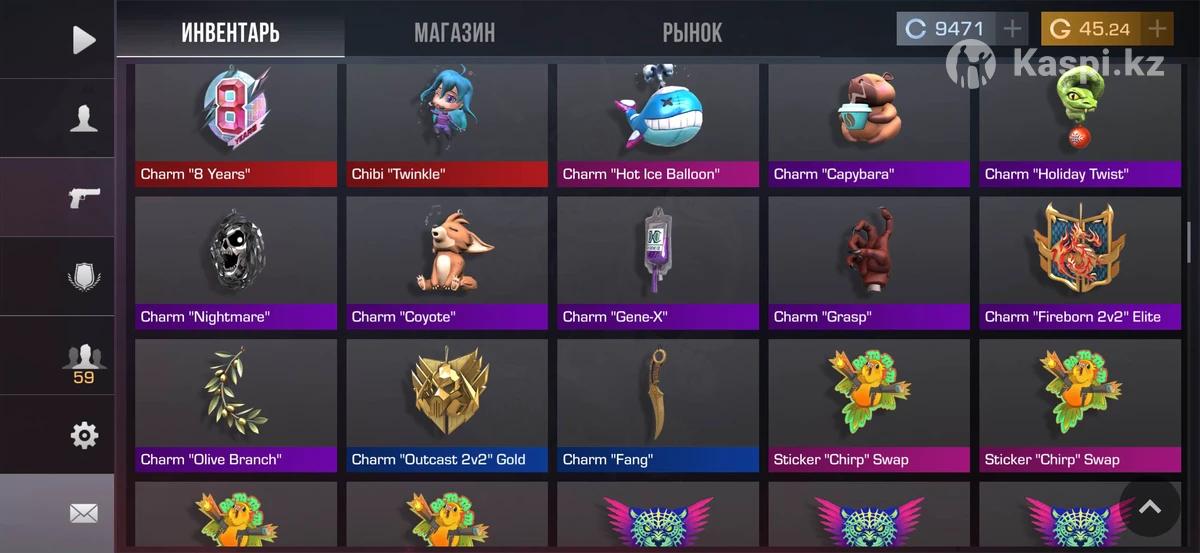Pick the Charm "Capybara" item
Image resolution: width=1200 pixels, height=553 pixels.
869,125
